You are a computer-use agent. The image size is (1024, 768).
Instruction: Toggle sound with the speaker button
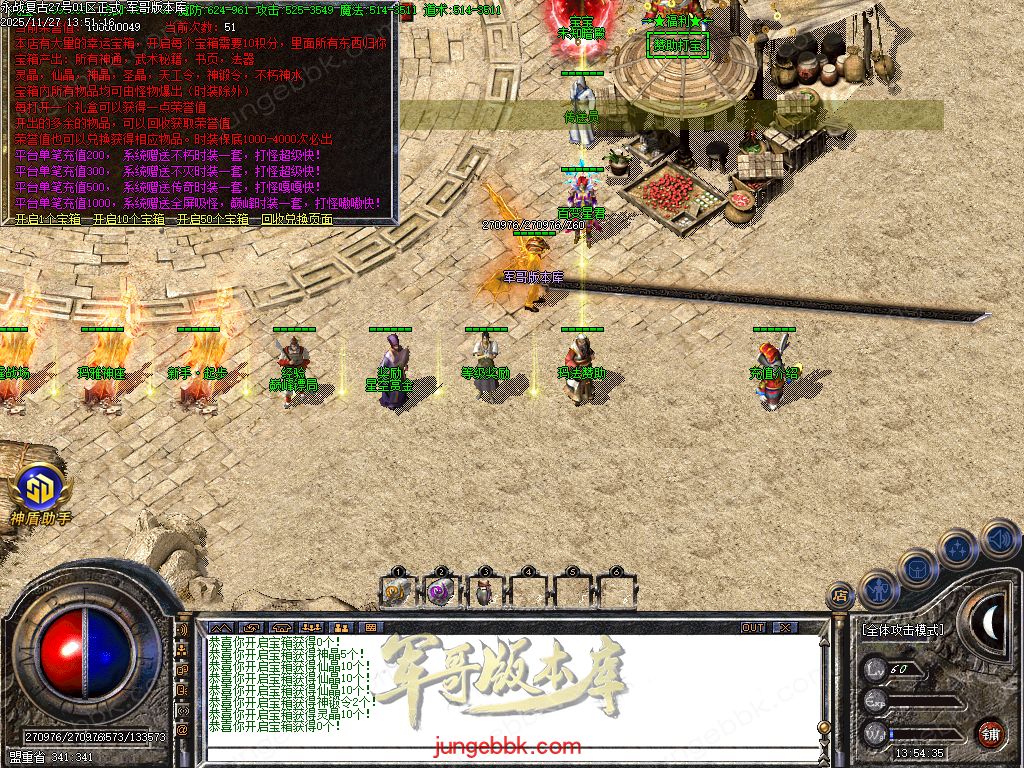999,538
